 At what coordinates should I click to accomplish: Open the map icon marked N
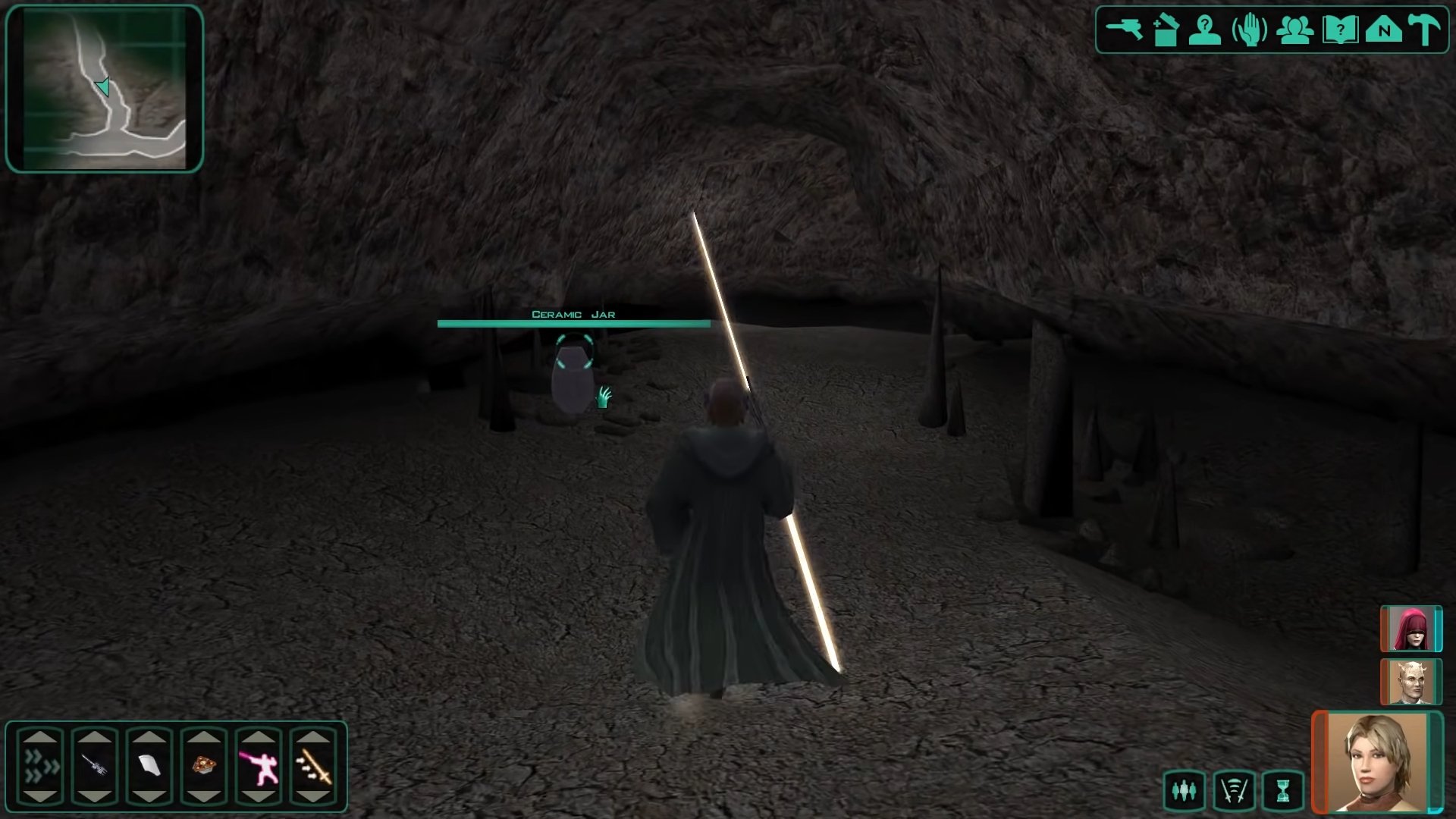(x=1384, y=30)
